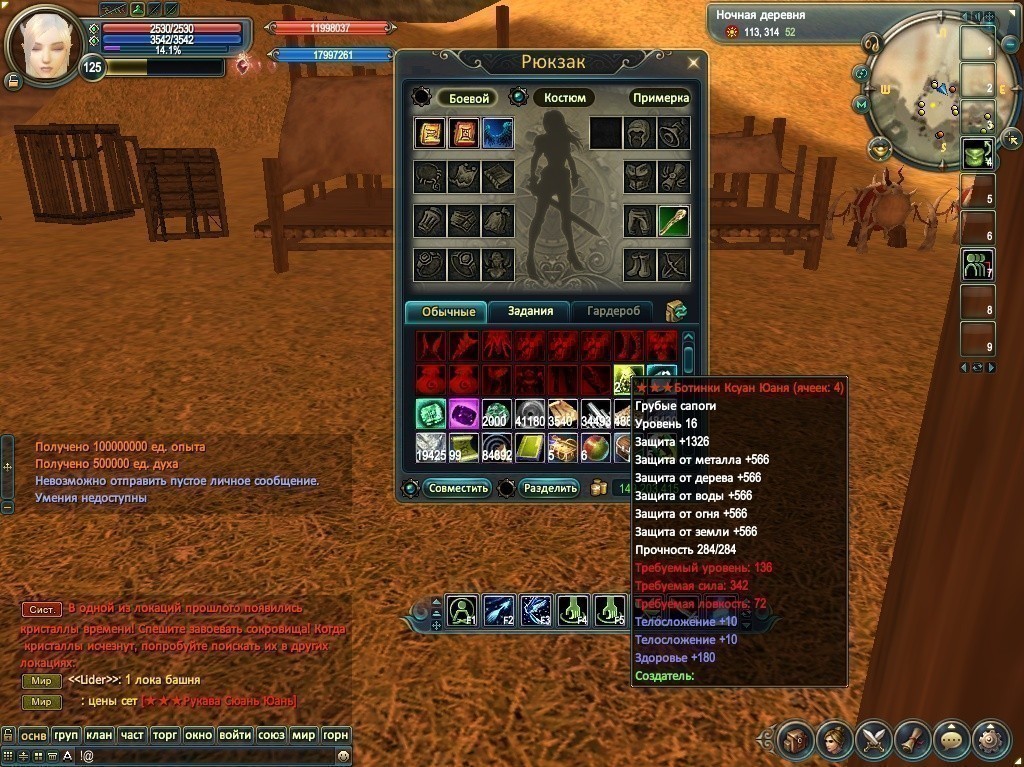
Task: Open the gear settings menu button
Action: click(x=991, y=740)
